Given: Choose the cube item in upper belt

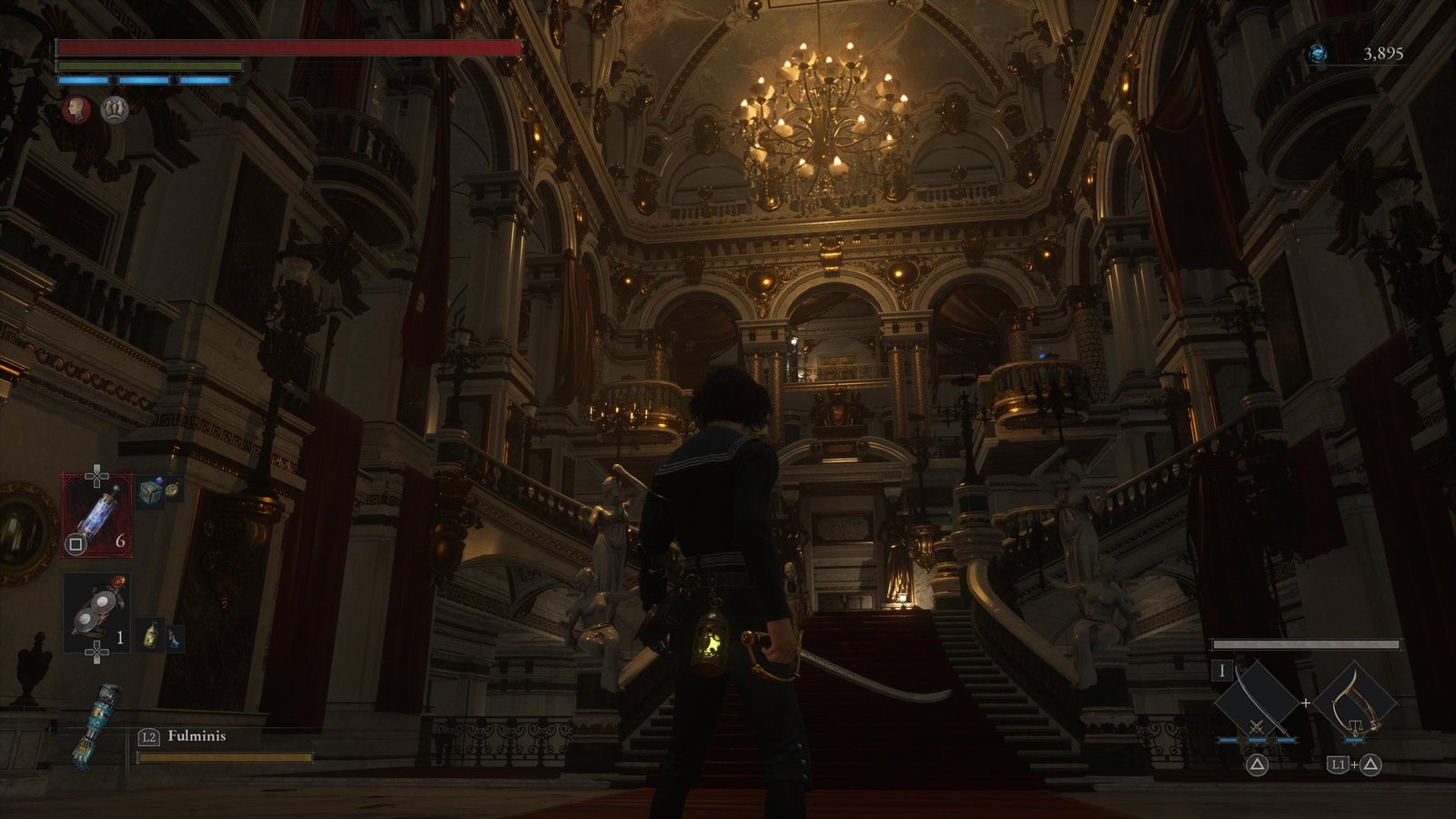Looking at the screenshot, I should (150, 494).
